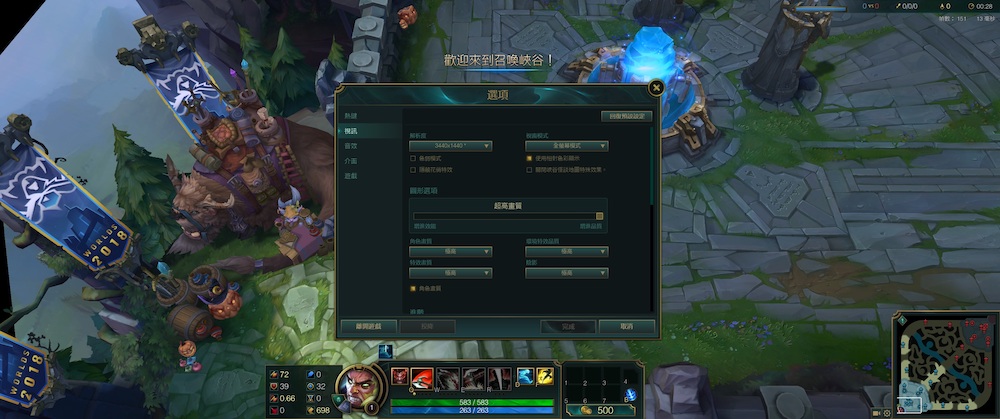Image resolution: width=1000 pixels, height=419 pixels.
Task: Click the 取消 cancel button
Action: (626, 326)
